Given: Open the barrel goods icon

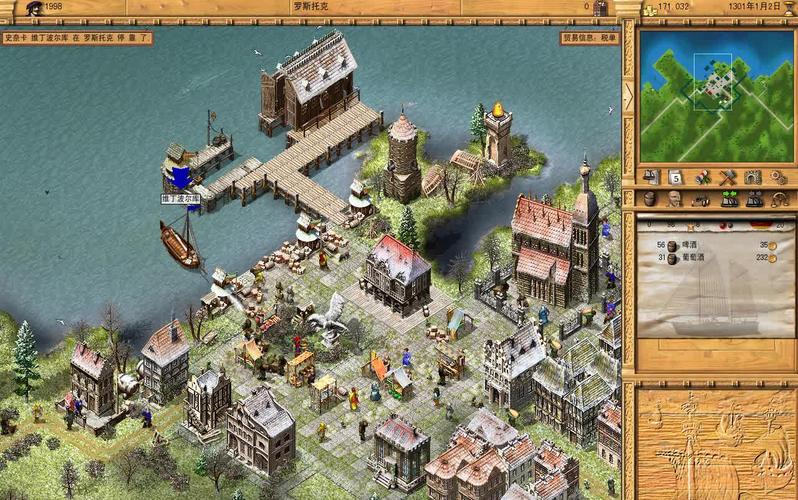Looking at the screenshot, I should click(x=650, y=198).
